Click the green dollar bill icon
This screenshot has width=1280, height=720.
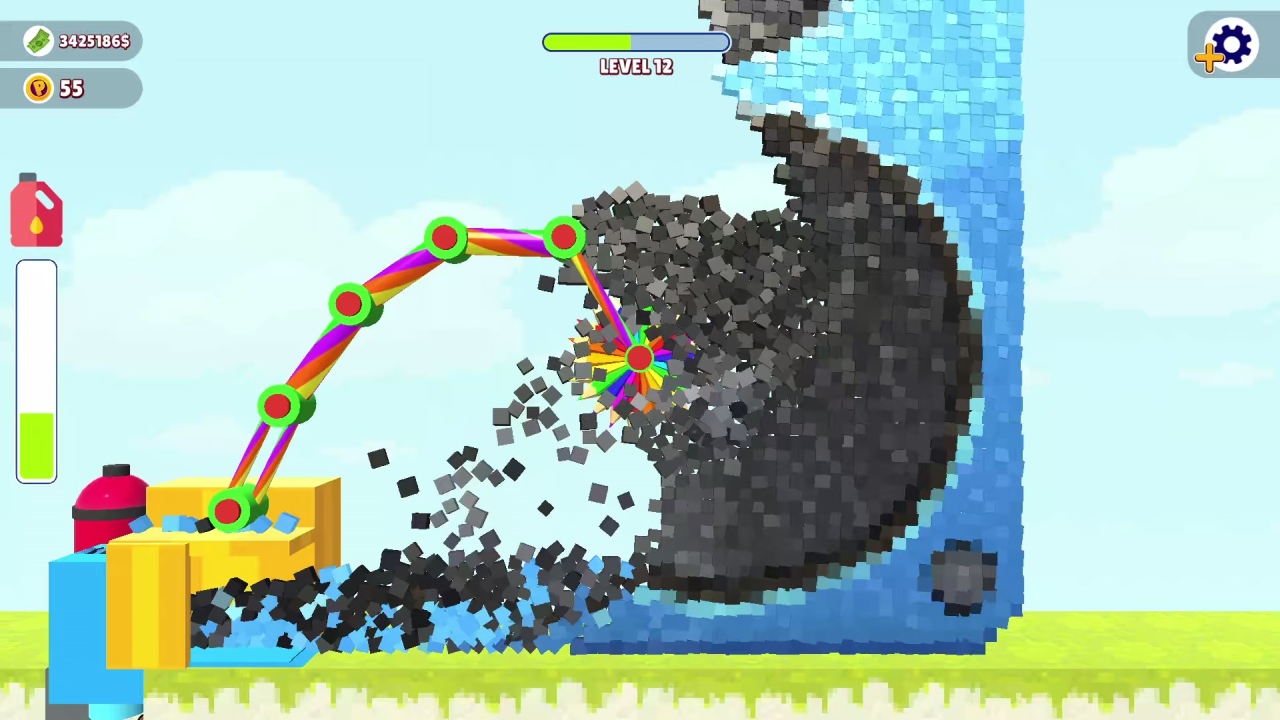38,41
